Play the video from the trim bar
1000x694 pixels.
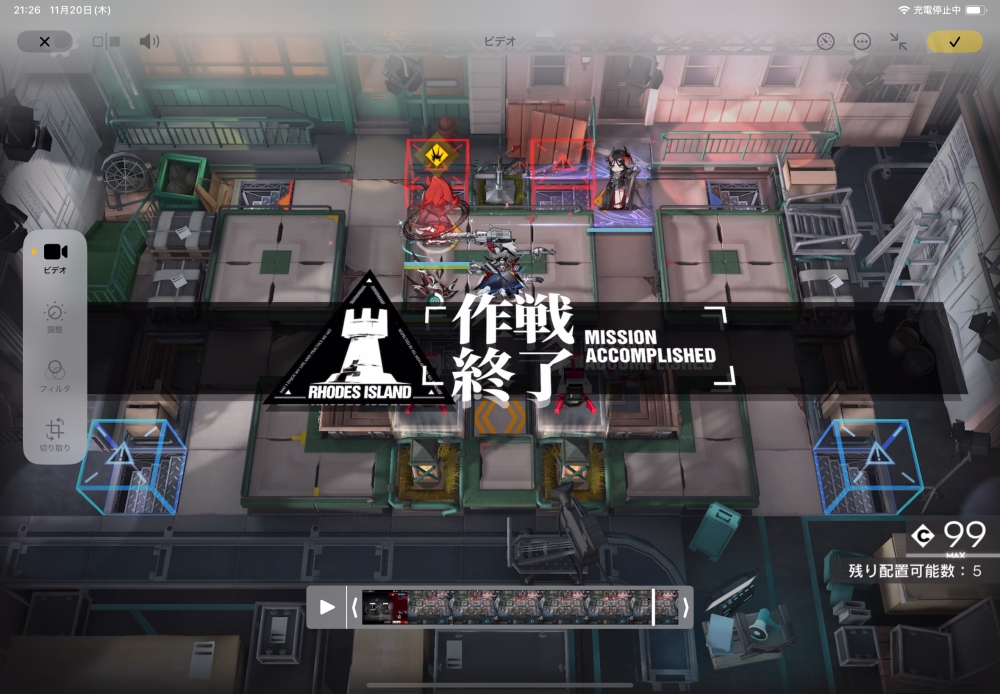tap(327, 607)
